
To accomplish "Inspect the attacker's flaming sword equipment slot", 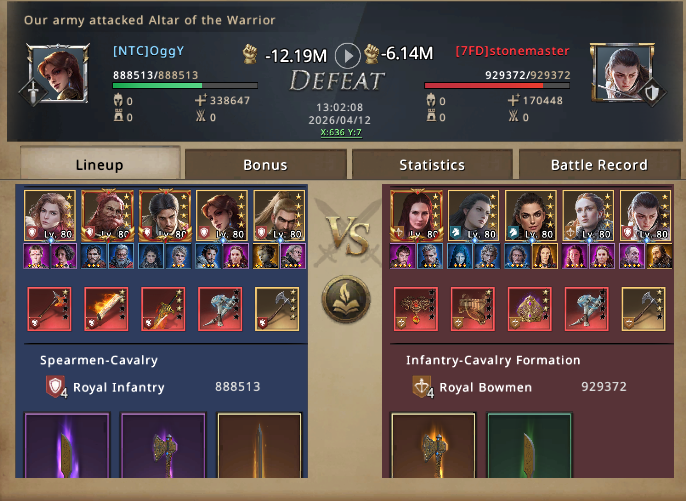I will coord(105,308).
